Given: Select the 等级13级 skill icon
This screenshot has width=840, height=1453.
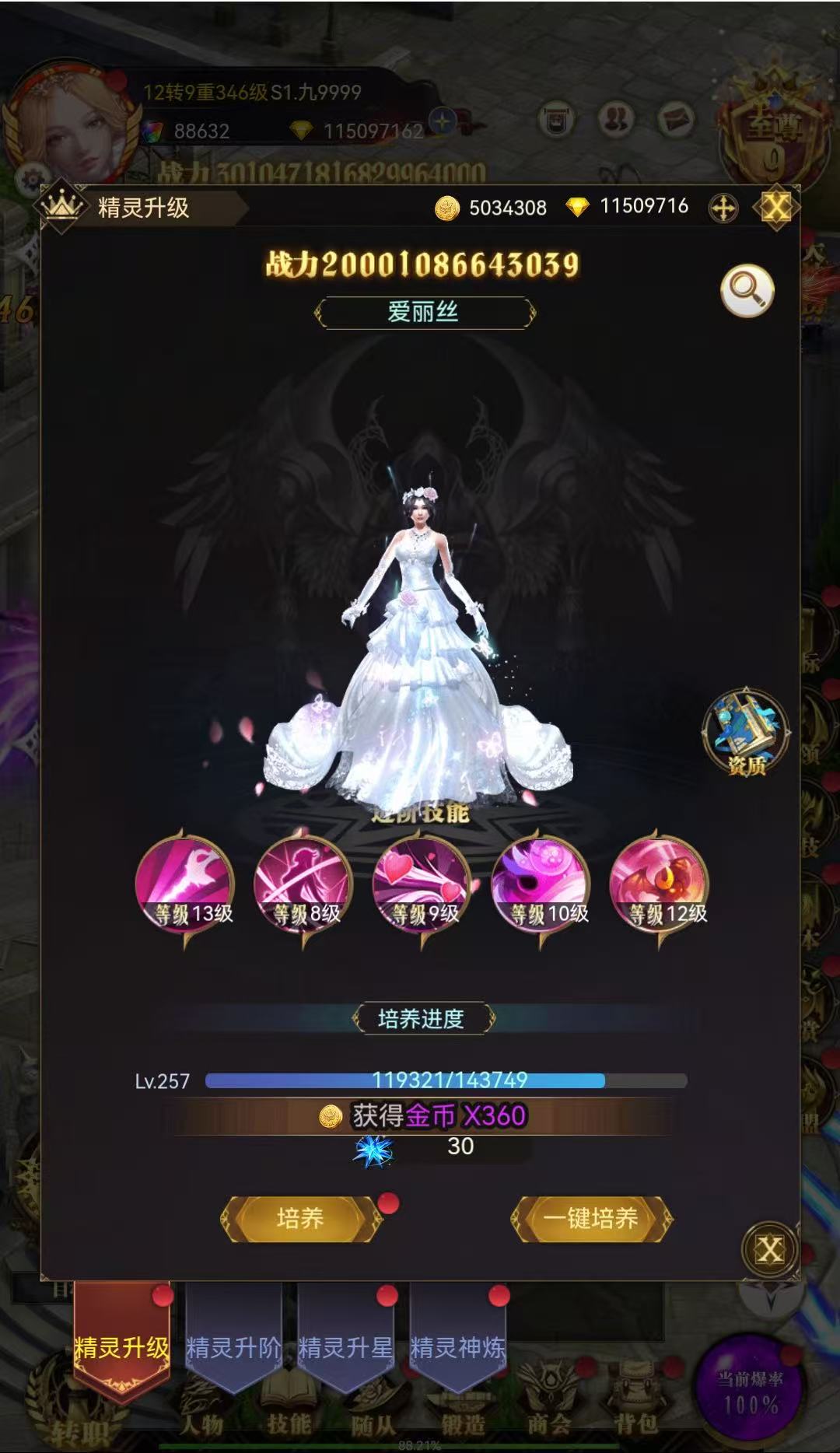Looking at the screenshot, I should point(185,884).
